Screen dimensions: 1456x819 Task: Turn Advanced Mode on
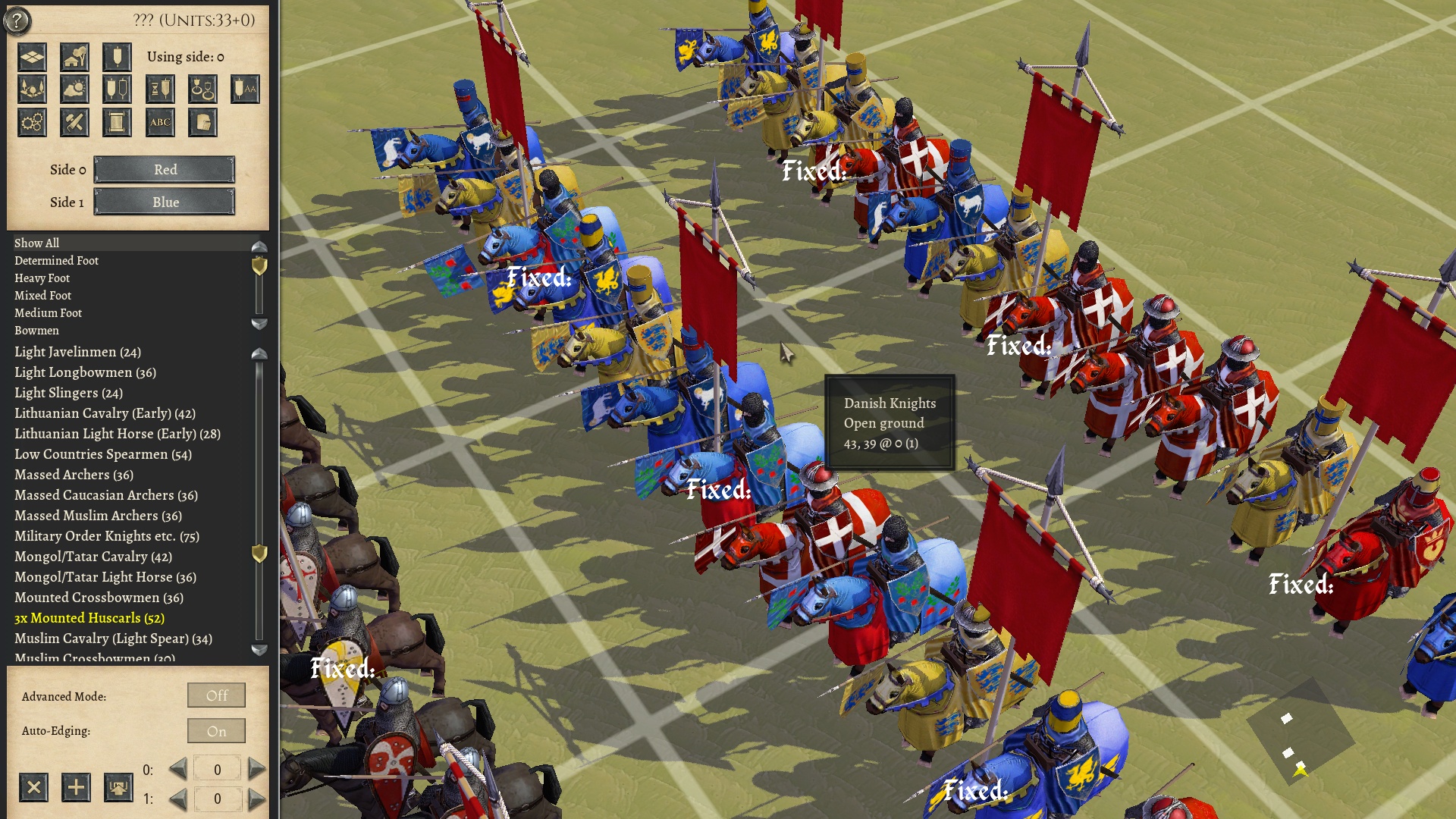[216, 695]
